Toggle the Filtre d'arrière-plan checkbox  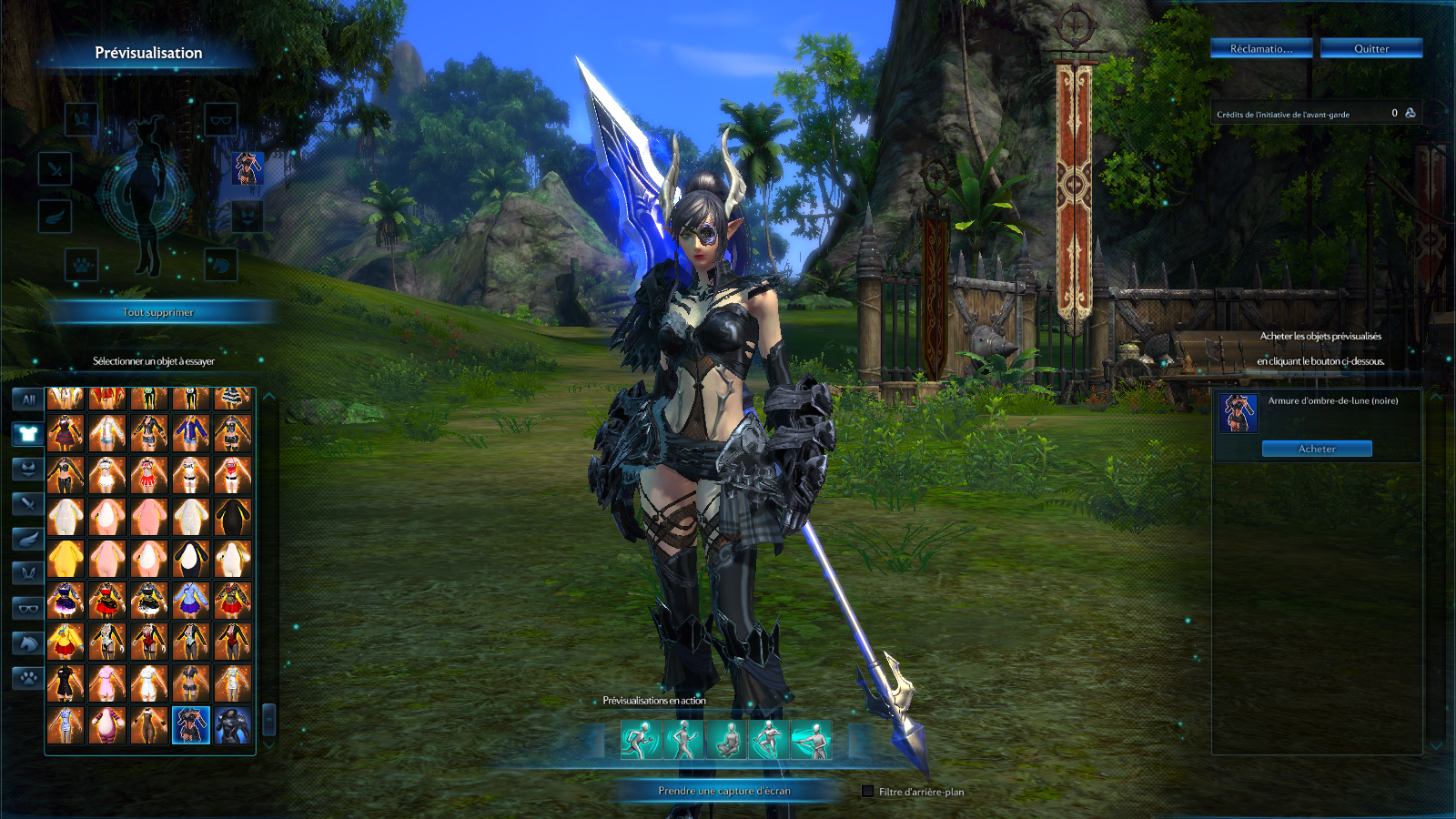(867, 792)
